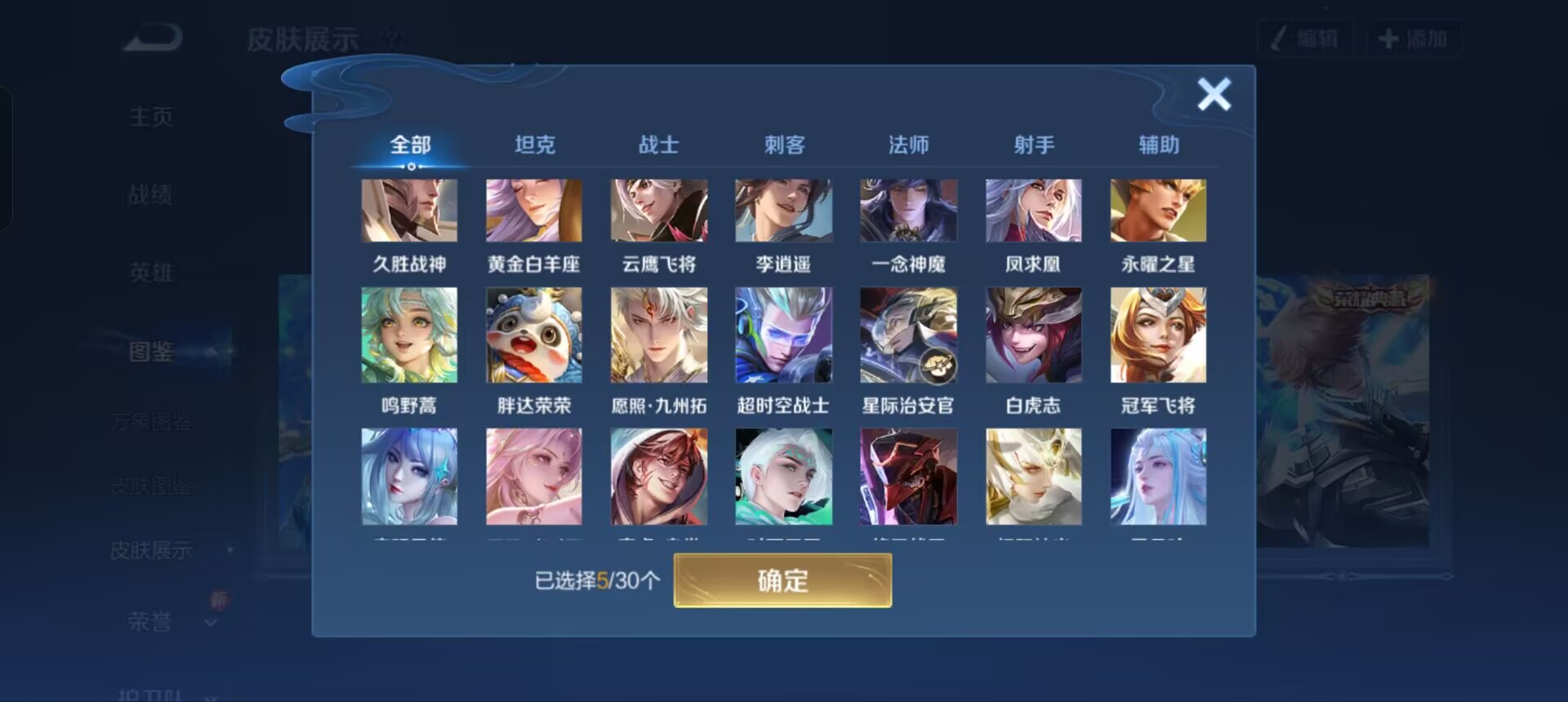Open the 战绩 match history section

pyautogui.click(x=151, y=194)
